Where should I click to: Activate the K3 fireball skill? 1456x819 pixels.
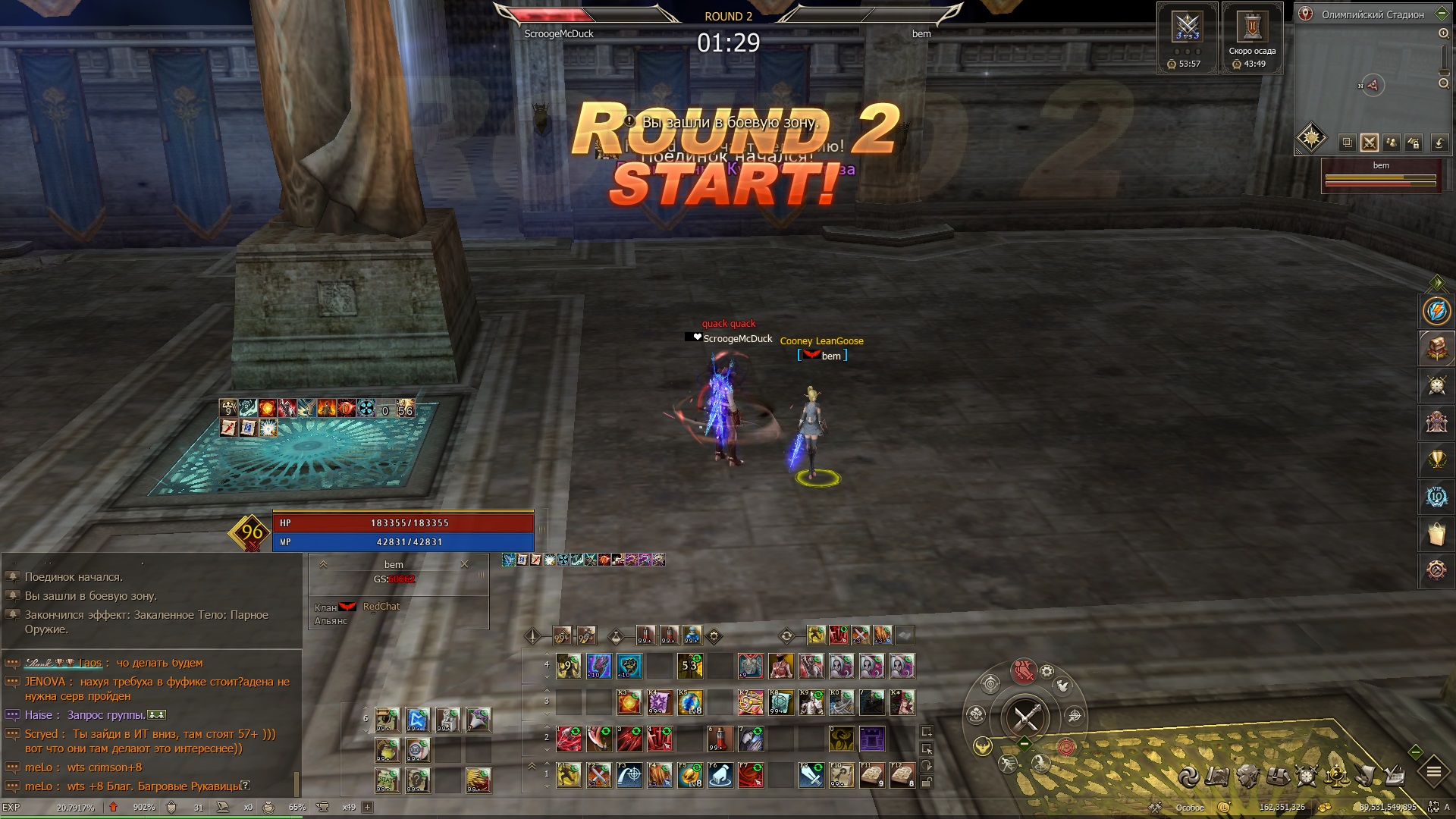tap(629, 703)
